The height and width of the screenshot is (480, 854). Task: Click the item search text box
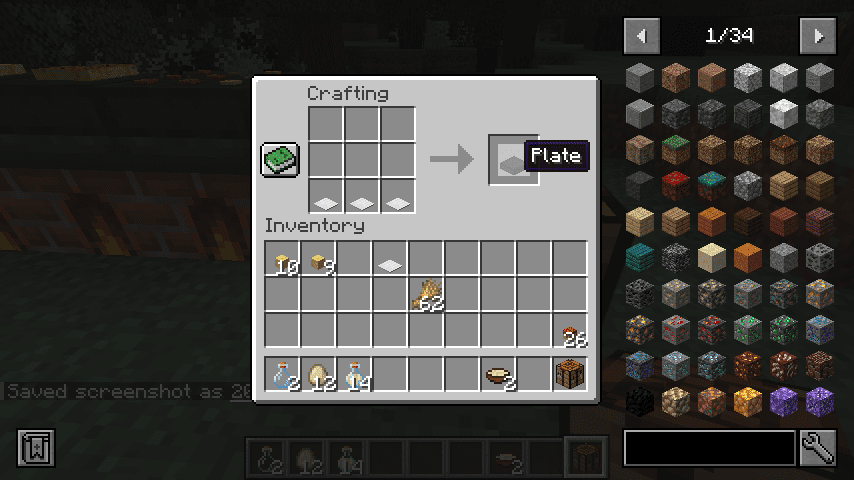pyautogui.click(x=709, y=448)
